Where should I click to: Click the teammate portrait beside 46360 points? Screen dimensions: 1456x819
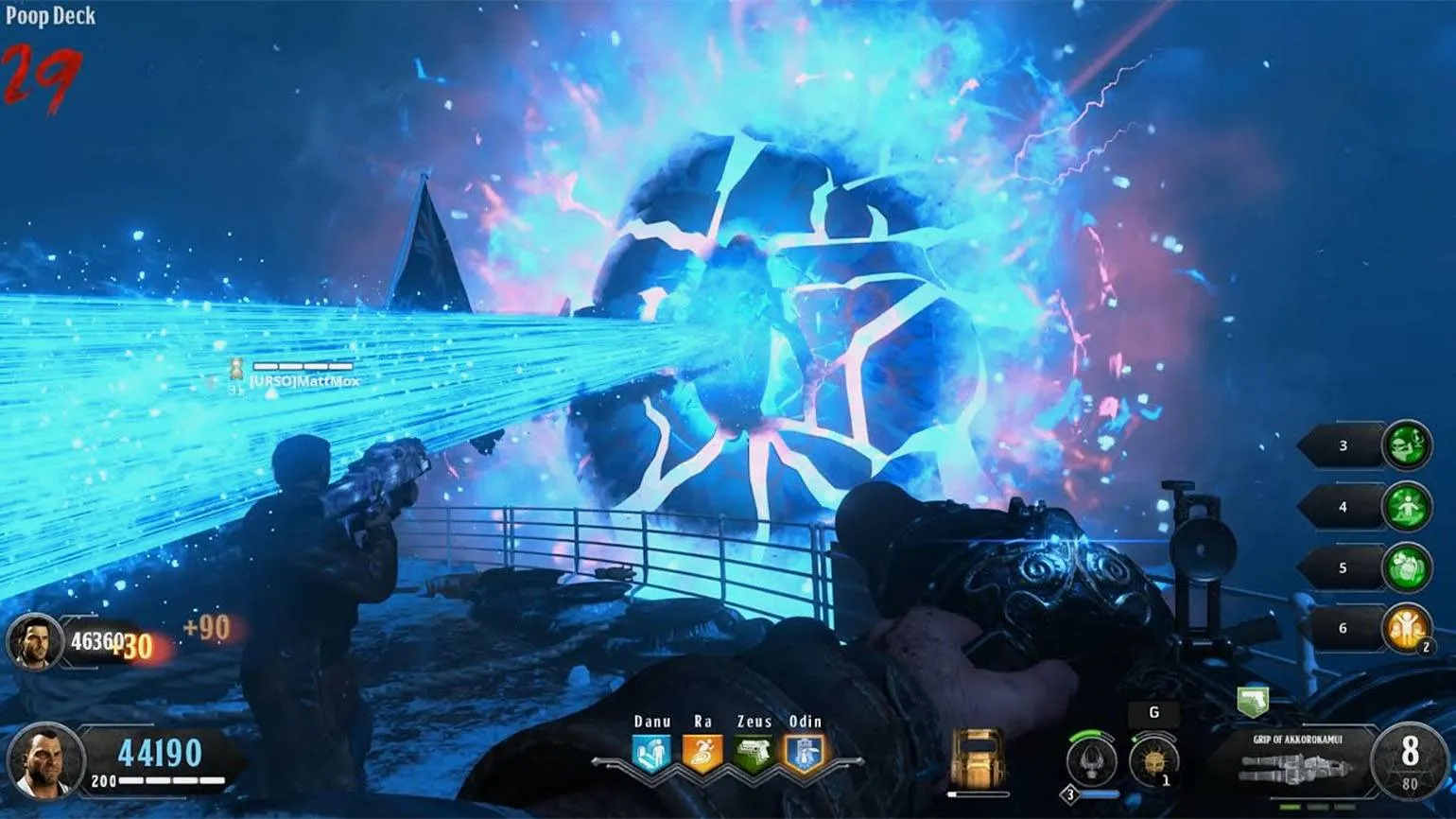35,641
